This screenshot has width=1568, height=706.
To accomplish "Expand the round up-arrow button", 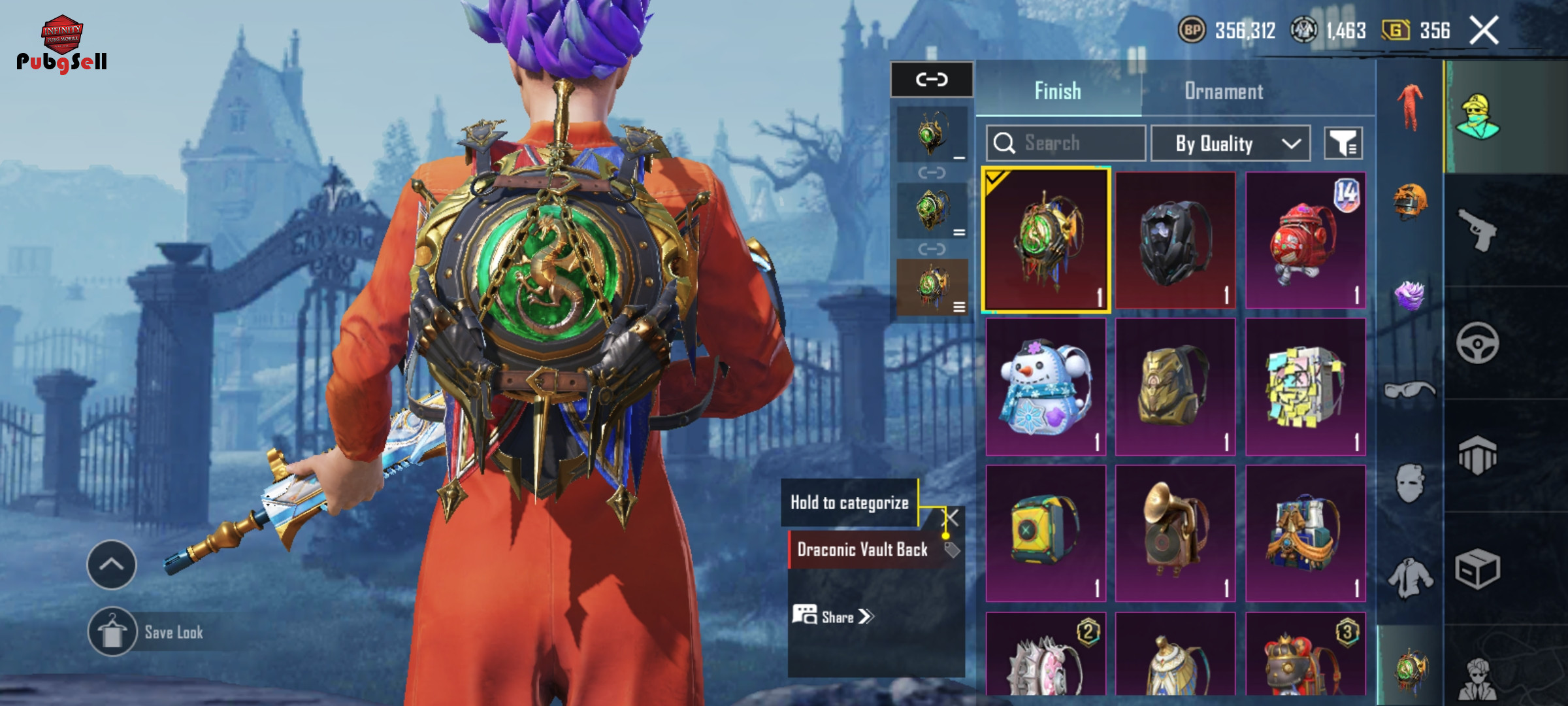I will click(112, 564).
